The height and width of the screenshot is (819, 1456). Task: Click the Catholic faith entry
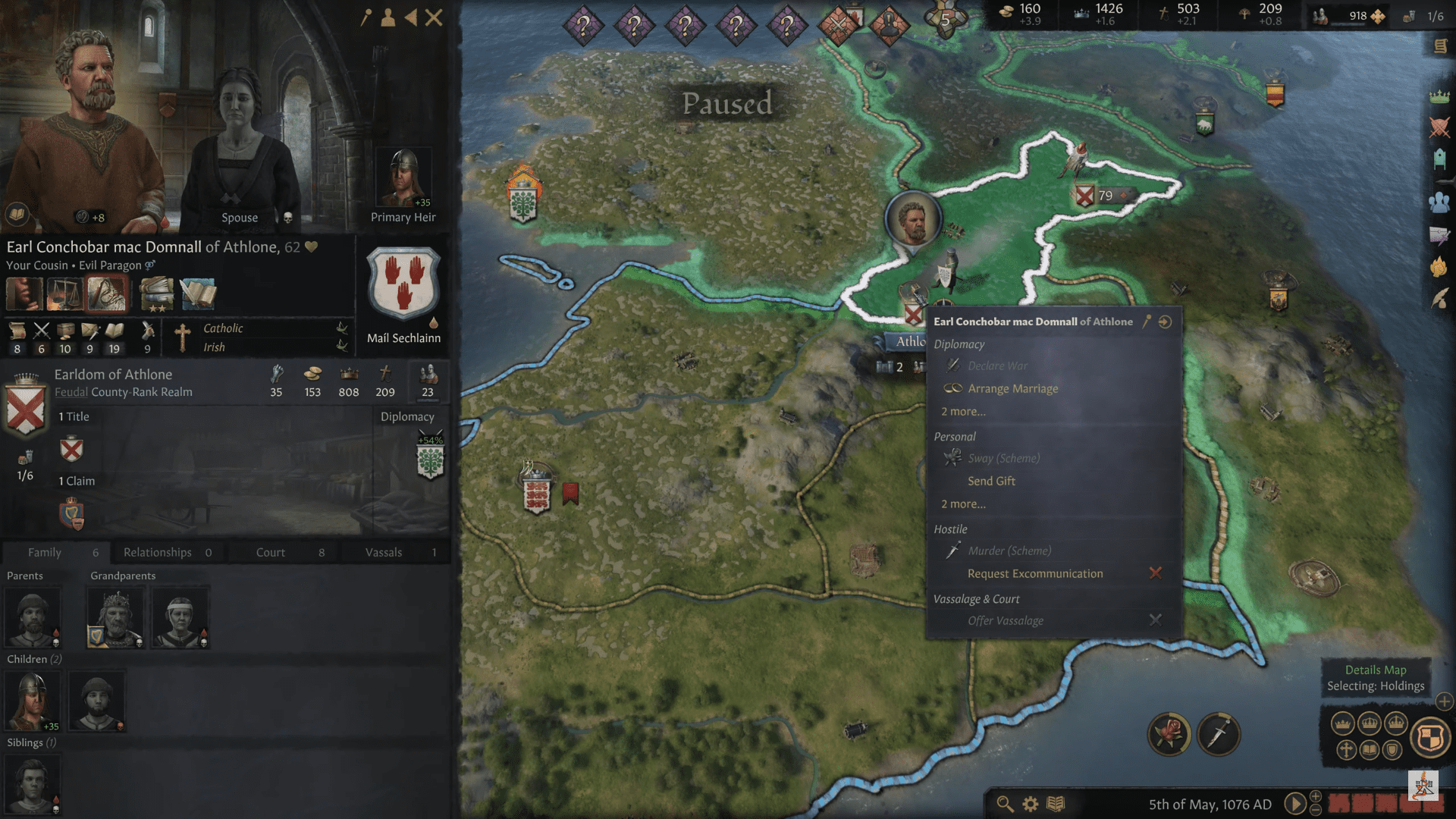[x=223, y=328]
